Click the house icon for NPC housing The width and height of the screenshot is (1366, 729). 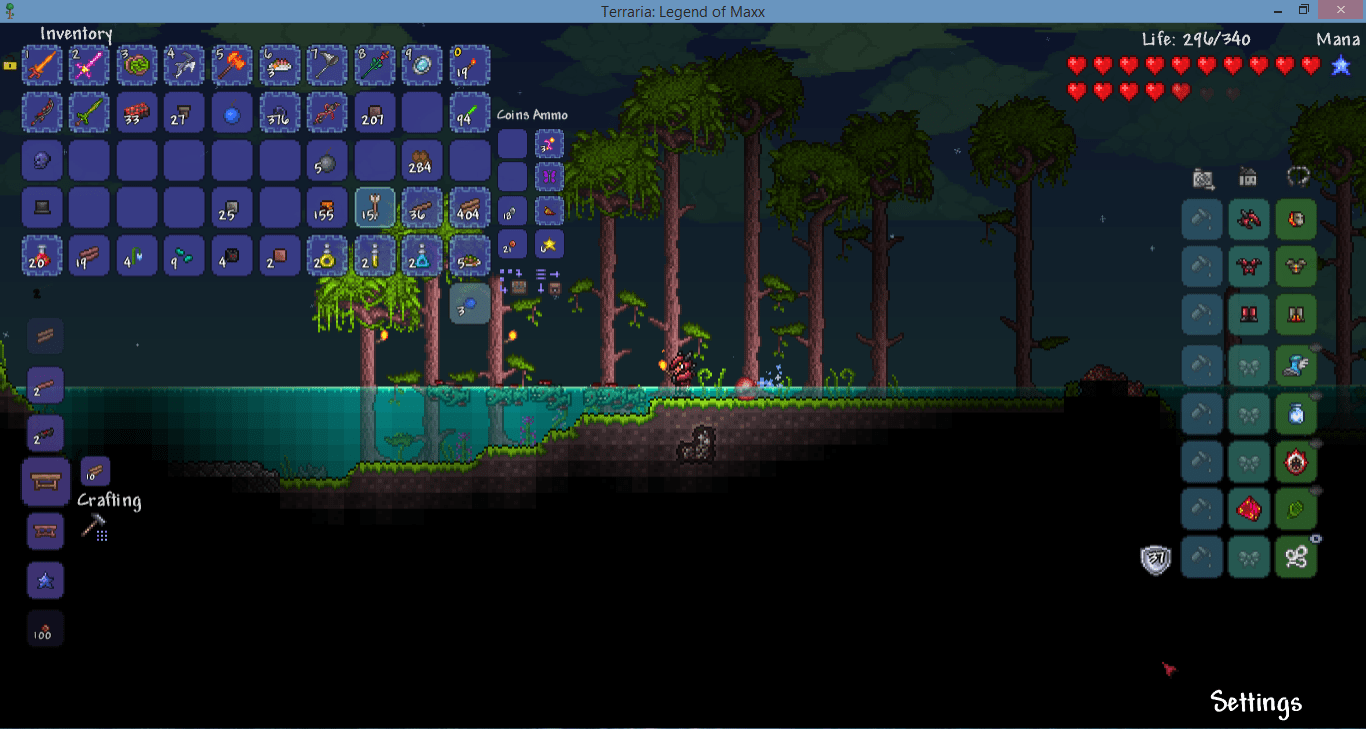click(x=1249, y=177)
